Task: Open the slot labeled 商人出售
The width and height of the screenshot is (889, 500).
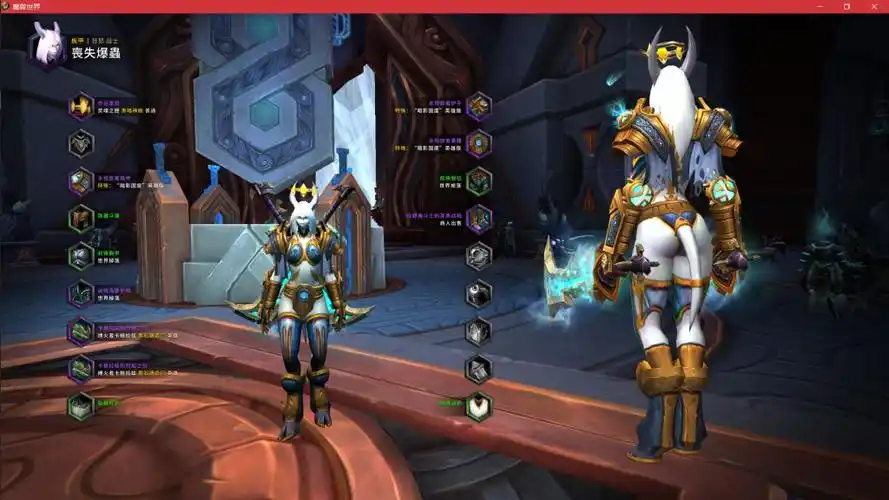Action: [x=479, y=219]
